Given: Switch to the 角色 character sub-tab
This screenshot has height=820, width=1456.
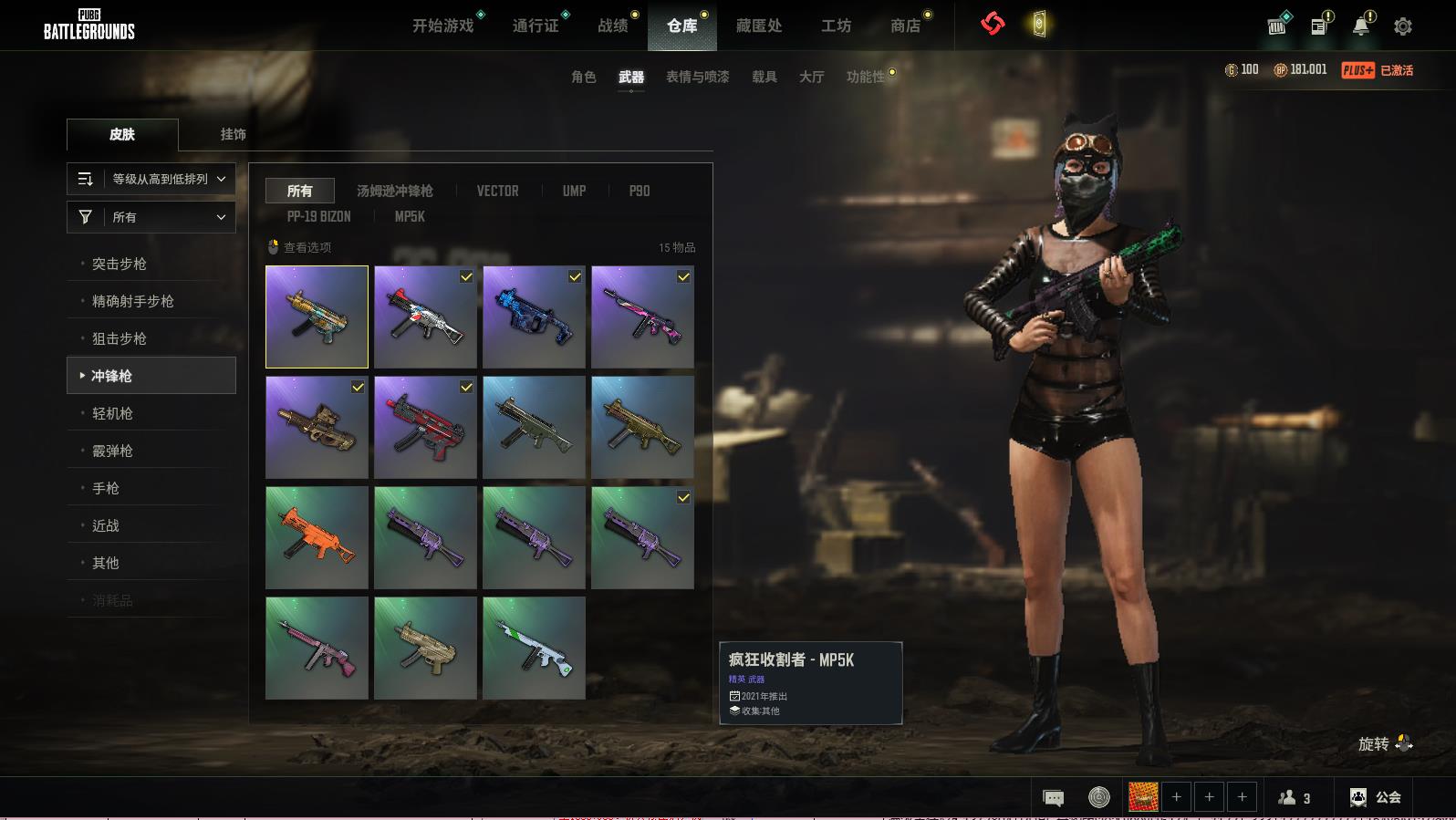Looking at the screenshot, I should pos(584,77).
